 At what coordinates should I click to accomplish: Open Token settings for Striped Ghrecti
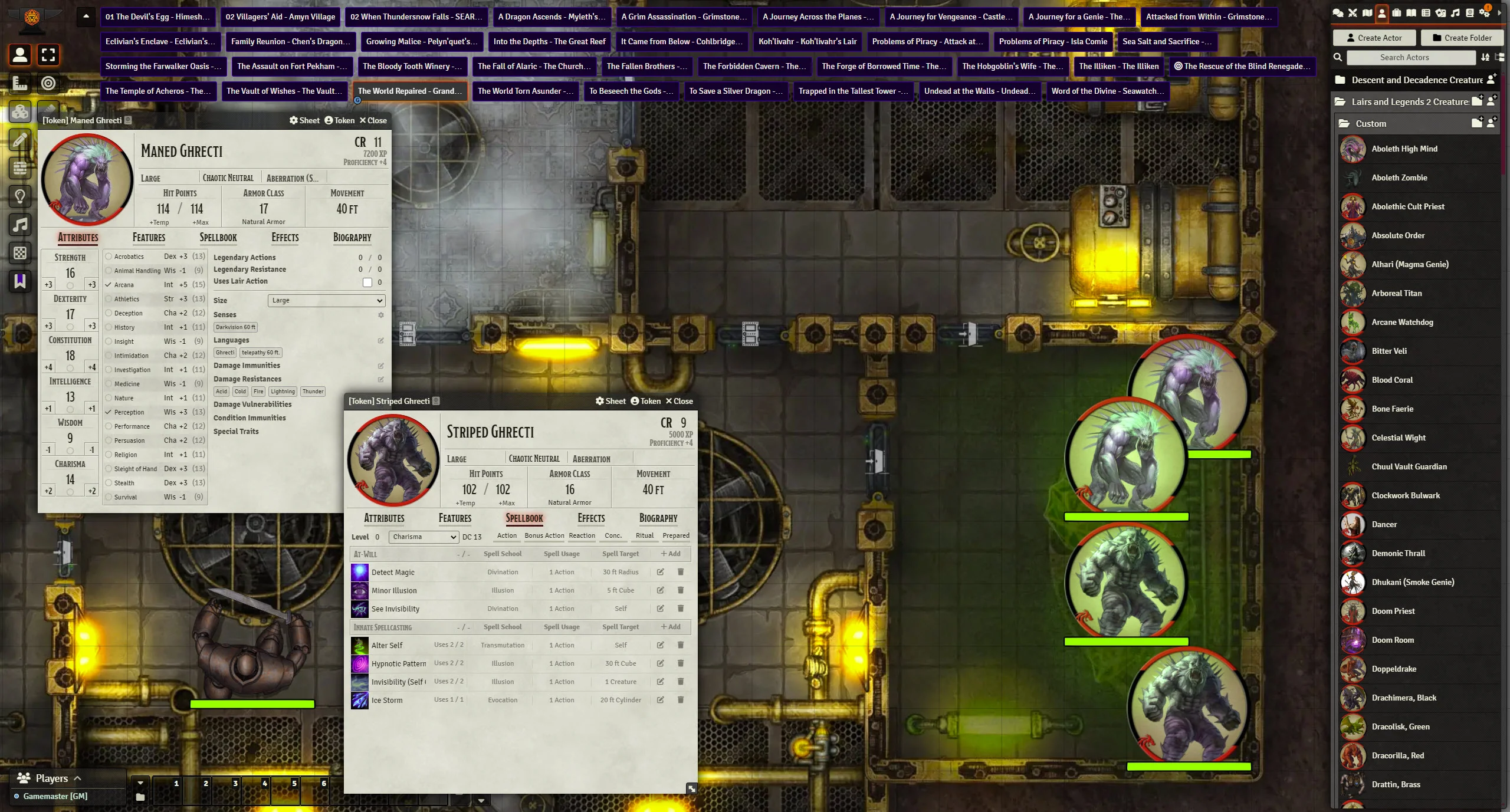tap(645, 401)
